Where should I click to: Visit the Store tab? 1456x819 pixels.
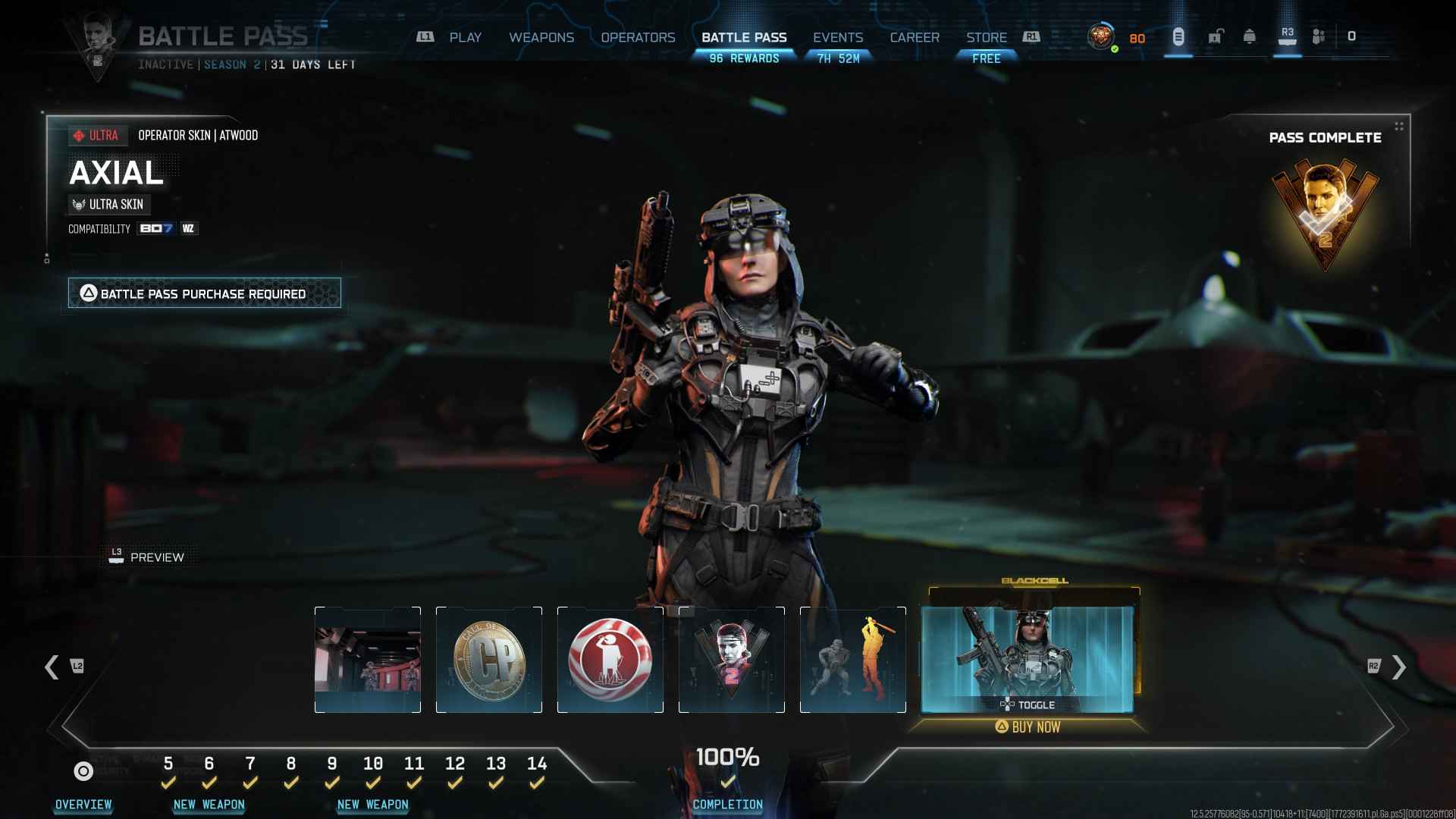[x=986, y=37]
